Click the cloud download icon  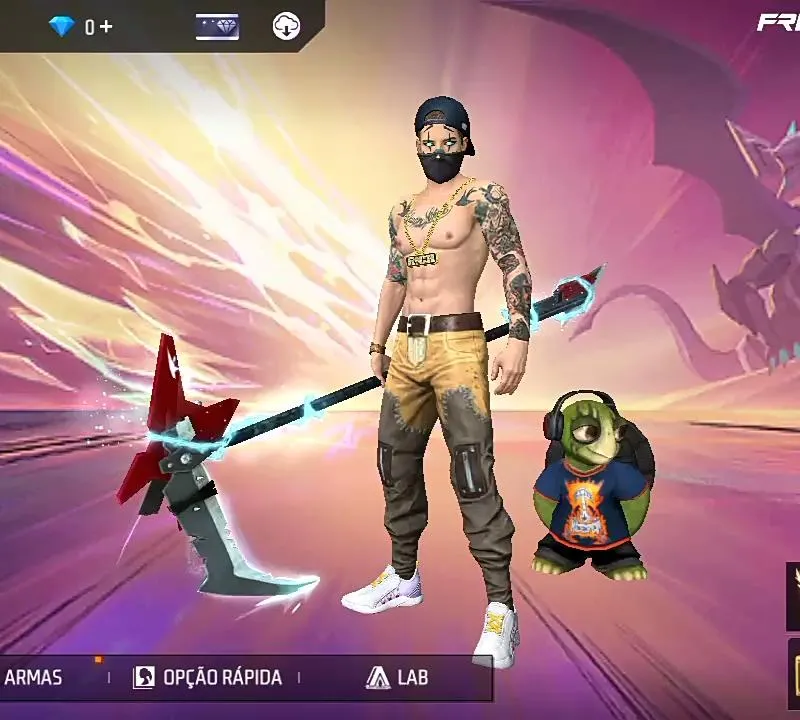pyautogui.click(x=286, y=27)
